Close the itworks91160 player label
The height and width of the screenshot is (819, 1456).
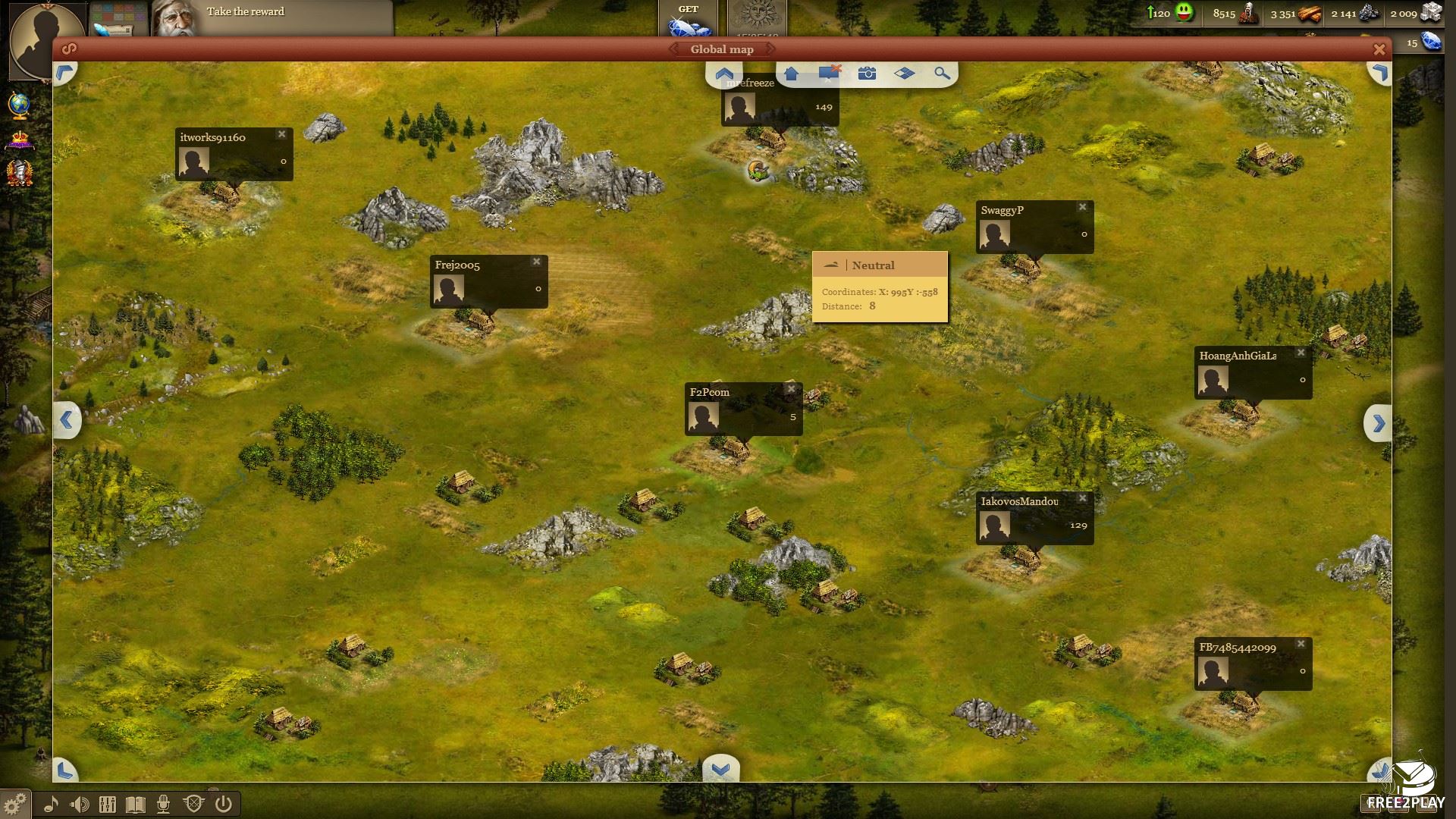click(281, 134)
